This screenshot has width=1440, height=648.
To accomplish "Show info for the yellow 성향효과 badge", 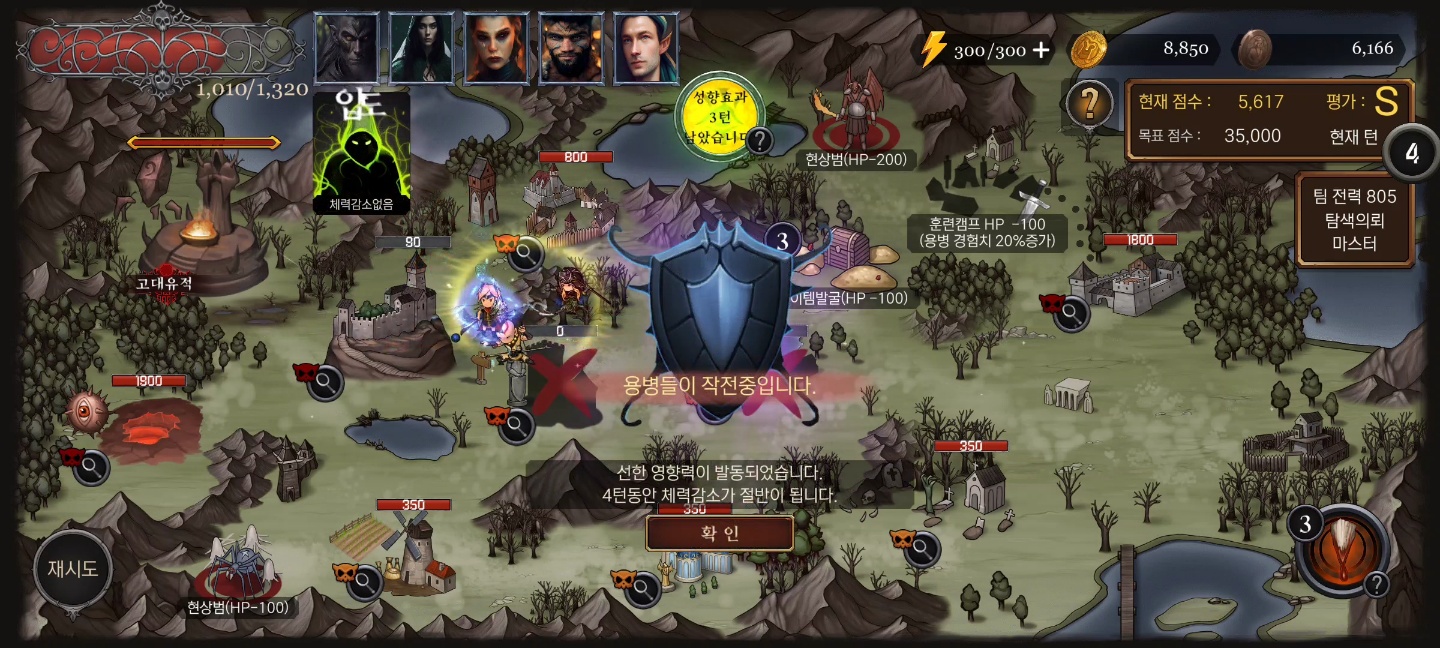I will click(760, 140).
